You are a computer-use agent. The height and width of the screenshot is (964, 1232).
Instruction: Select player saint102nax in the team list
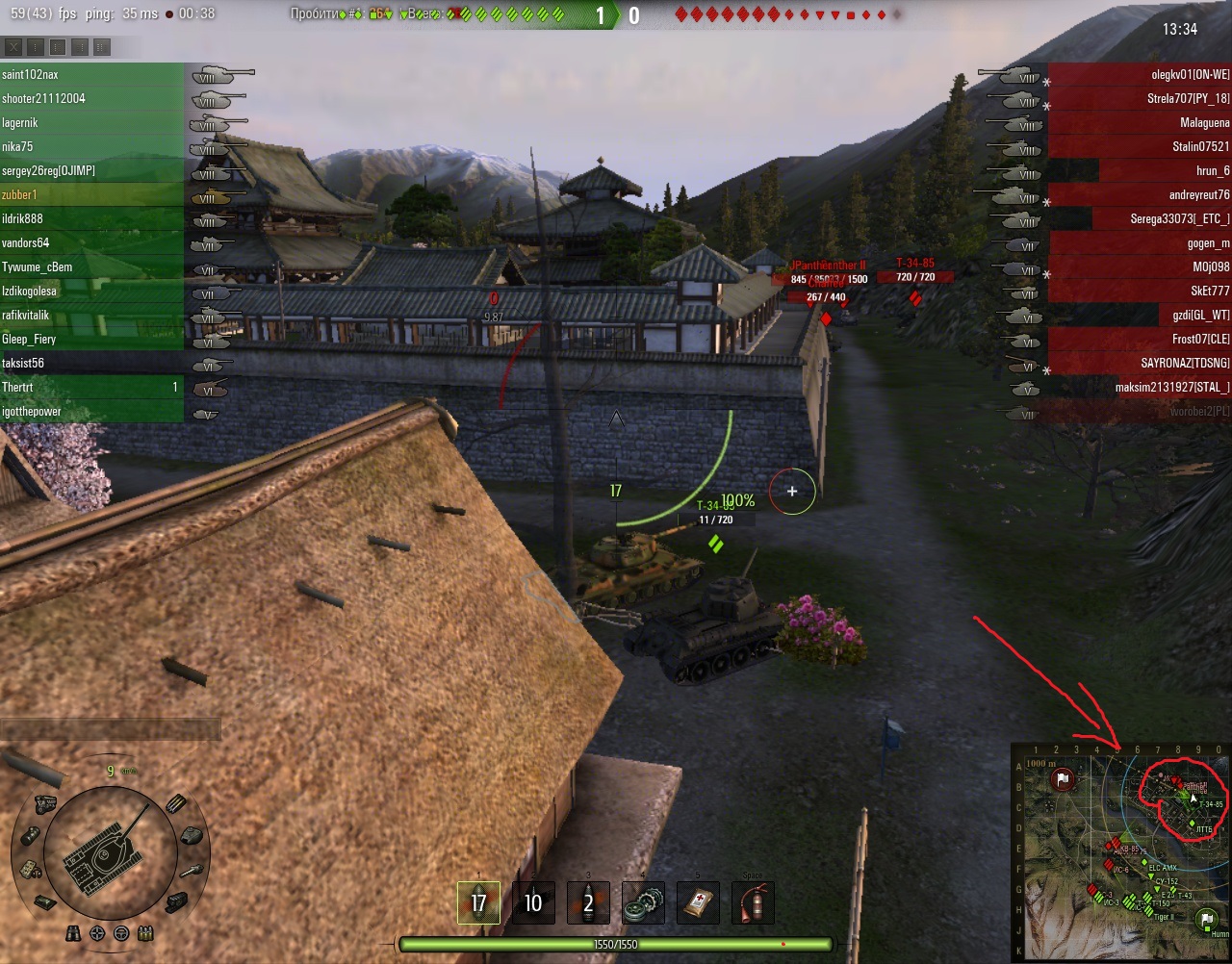pyautogui.click(x=31, y=74)
